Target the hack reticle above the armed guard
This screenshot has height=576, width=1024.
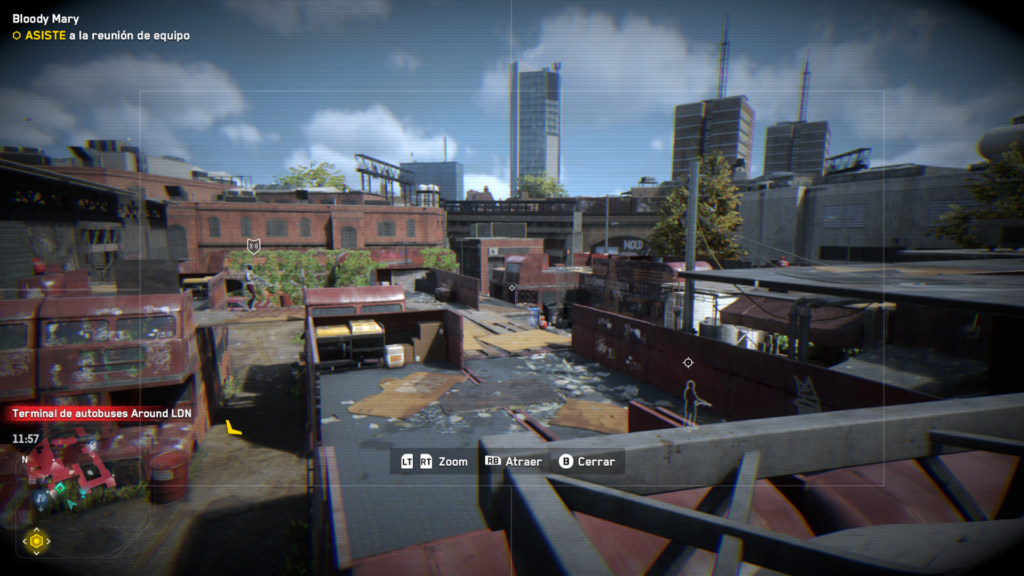(x=688, y=362)
